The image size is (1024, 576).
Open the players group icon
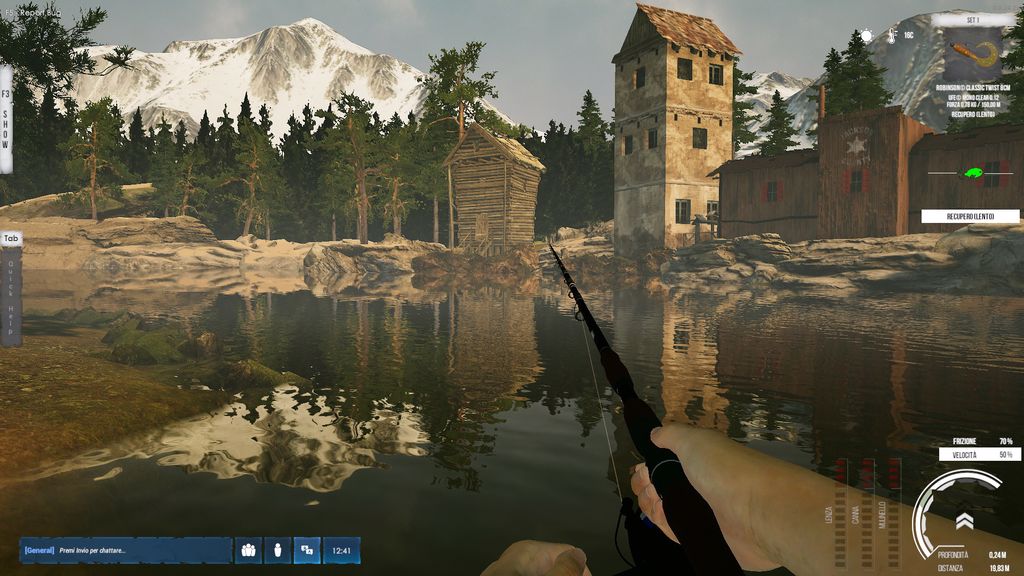pos(248,550)
